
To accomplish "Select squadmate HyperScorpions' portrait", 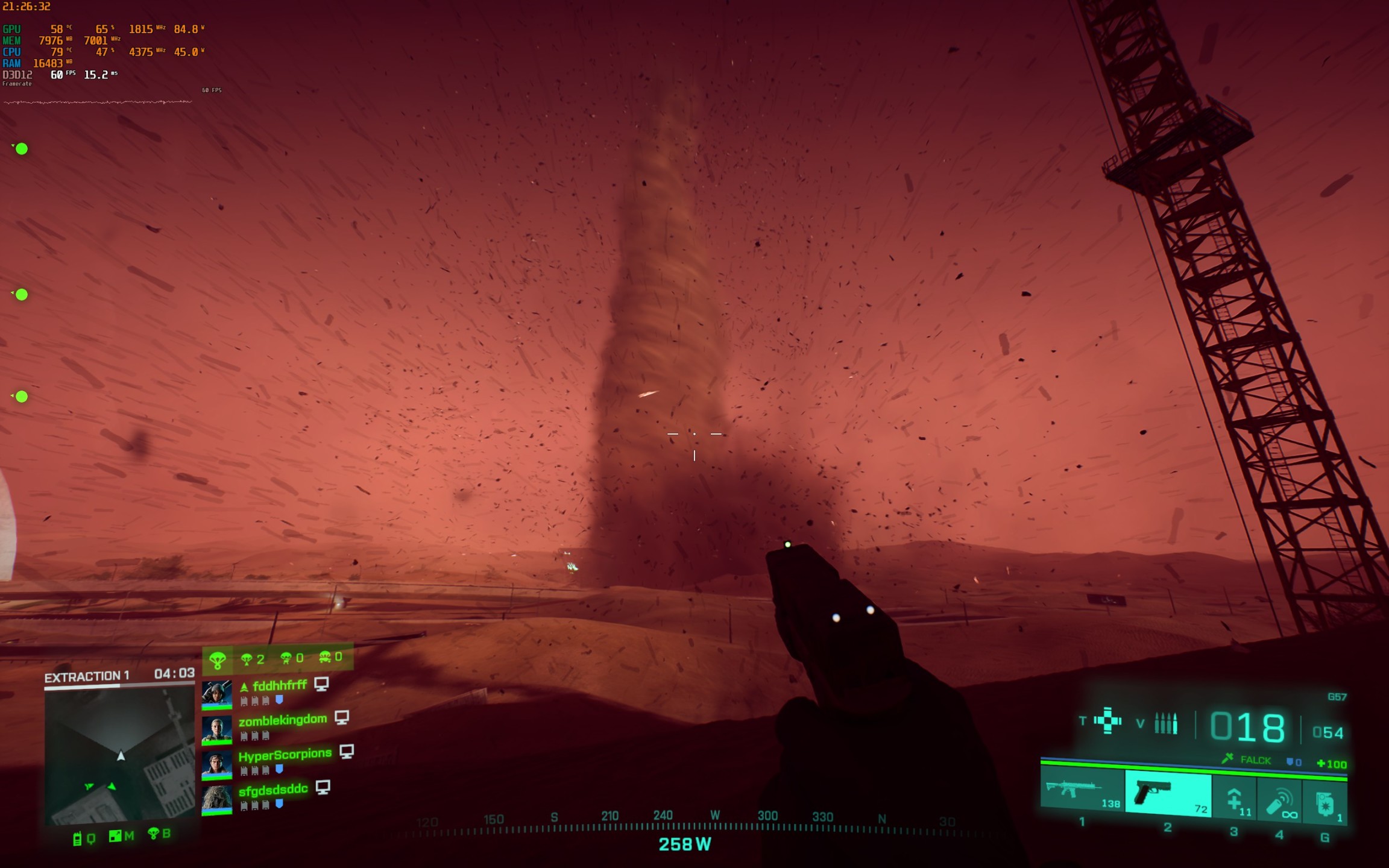I will [x=216, y=765].
